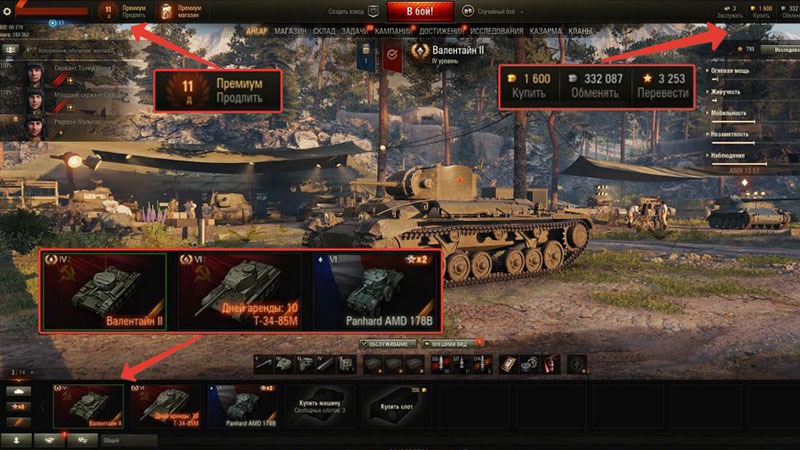The image size is (800, 450).
Task: Click the Купить машину carousel slot
Action: click(x=318, y=405)
